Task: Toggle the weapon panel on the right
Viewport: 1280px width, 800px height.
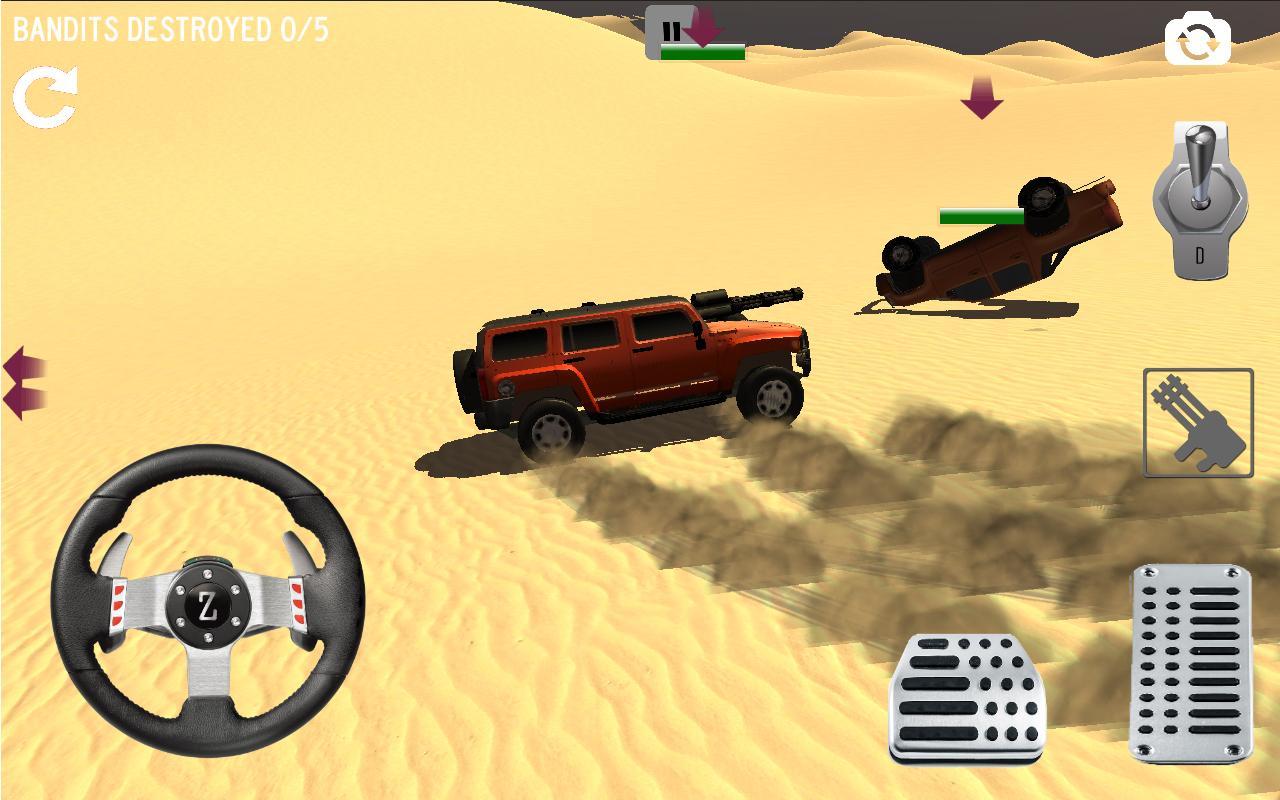Action: (1197, 423)
